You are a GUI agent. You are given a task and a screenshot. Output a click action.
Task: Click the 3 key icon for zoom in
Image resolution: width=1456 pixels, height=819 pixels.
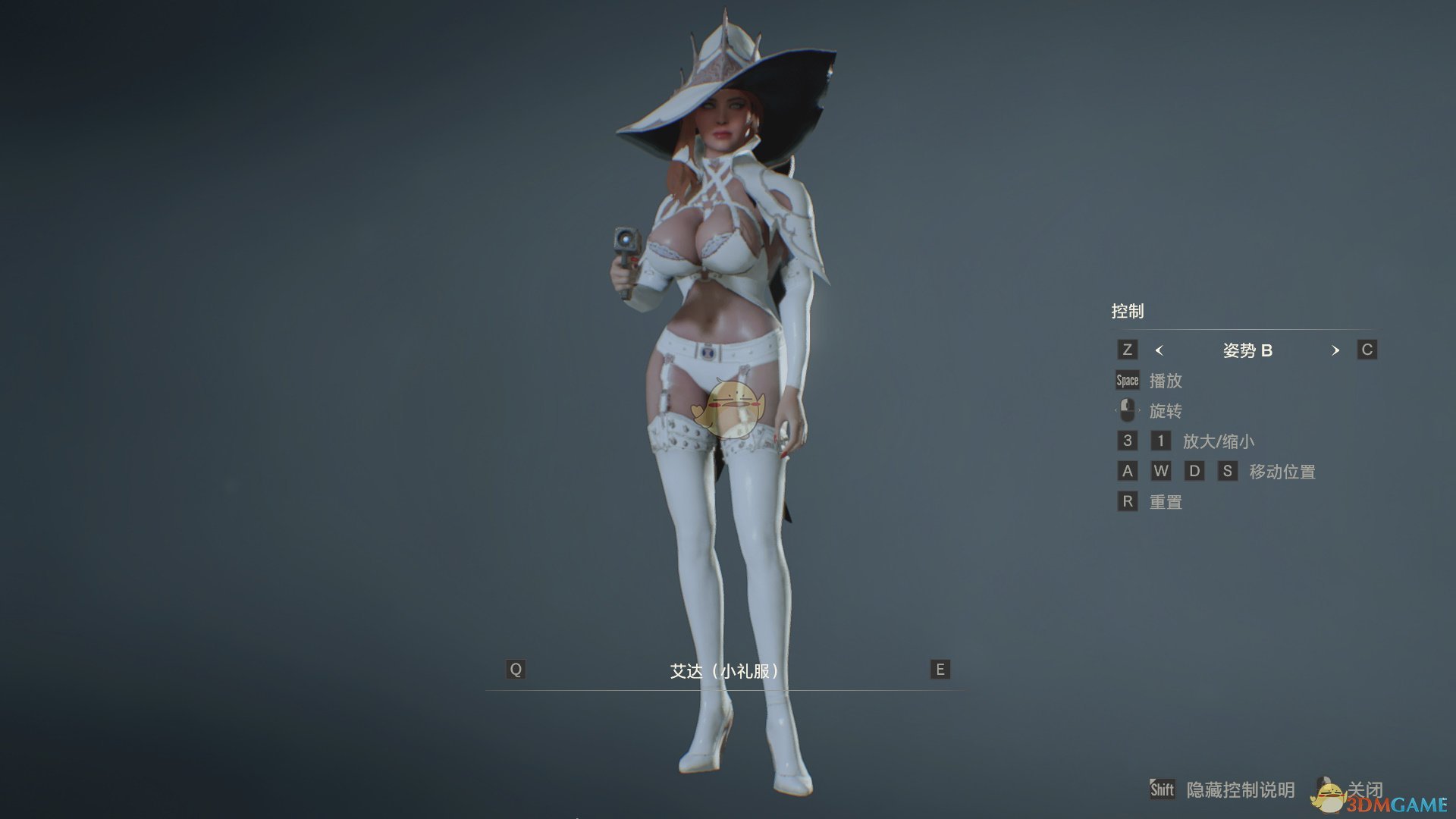click(1128, 441)
